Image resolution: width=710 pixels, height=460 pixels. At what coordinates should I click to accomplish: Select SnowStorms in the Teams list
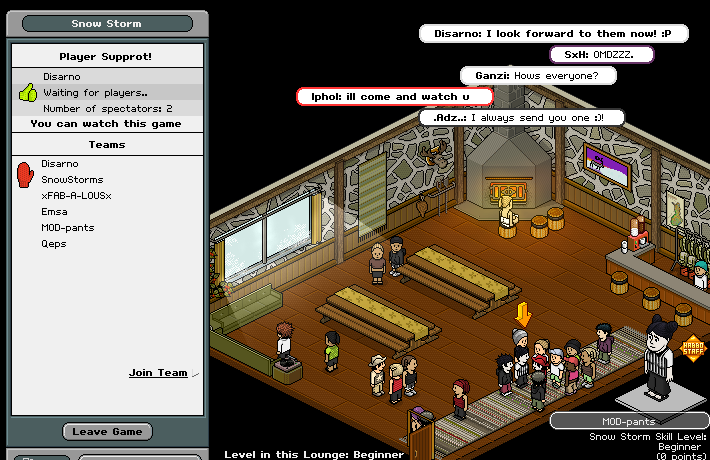point(72,180)
